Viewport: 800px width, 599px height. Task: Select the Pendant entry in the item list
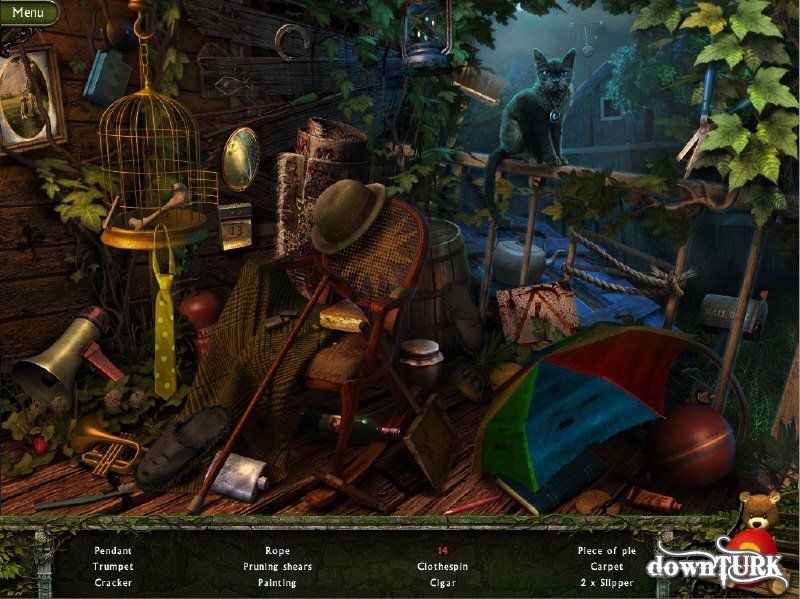[113, 550]
